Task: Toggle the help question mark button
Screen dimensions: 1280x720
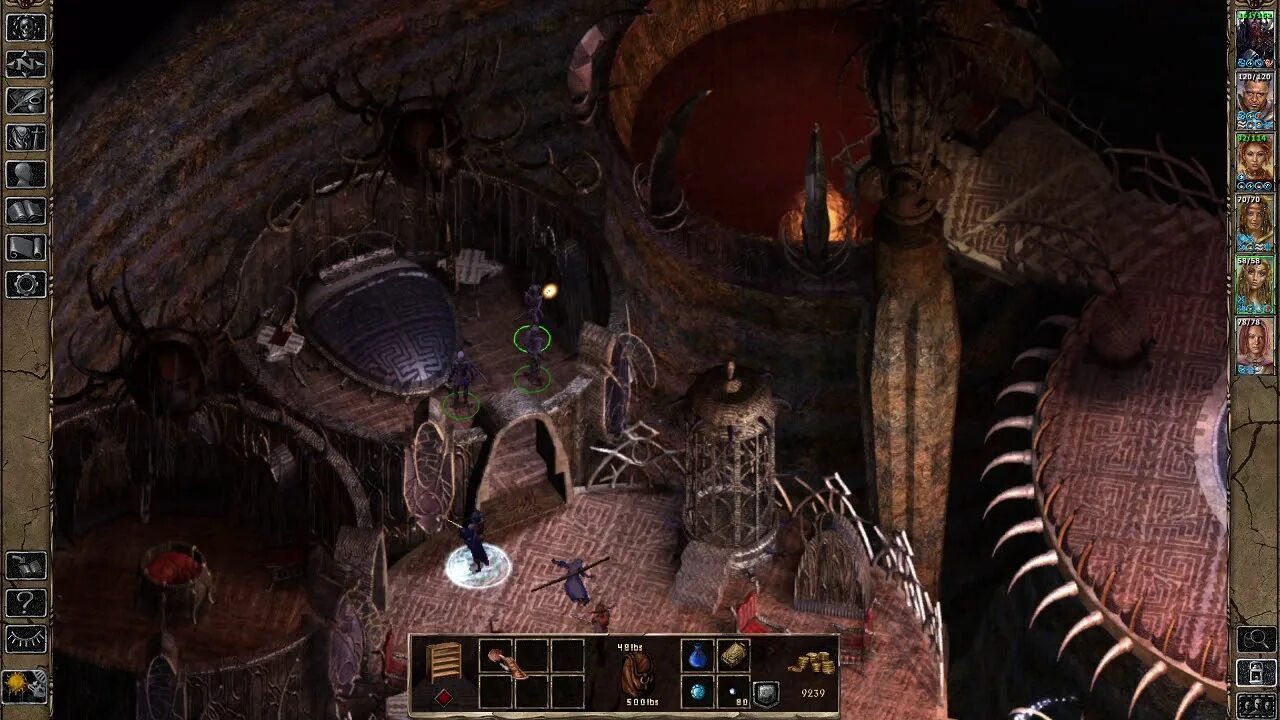Action: click(26, 603)
